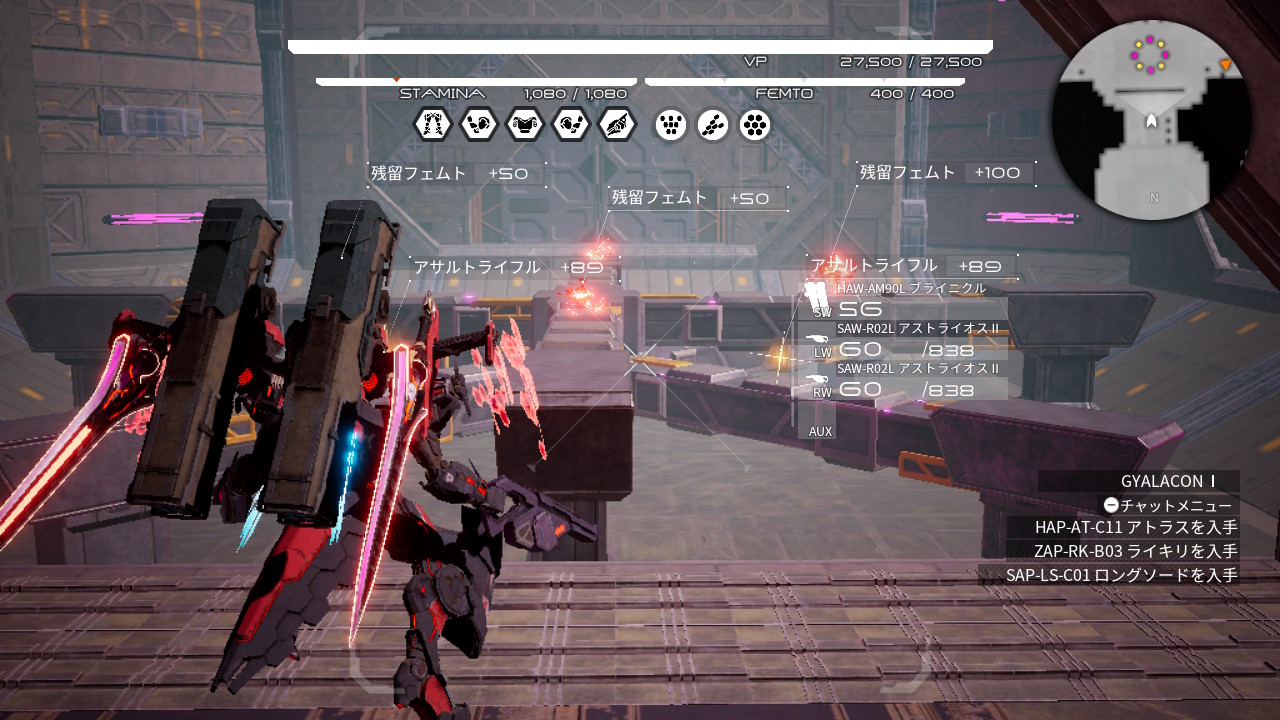Click the VP health bar
Image resolution: width=1280 pixels, height=720 pixels.
(x=640, y=45)
